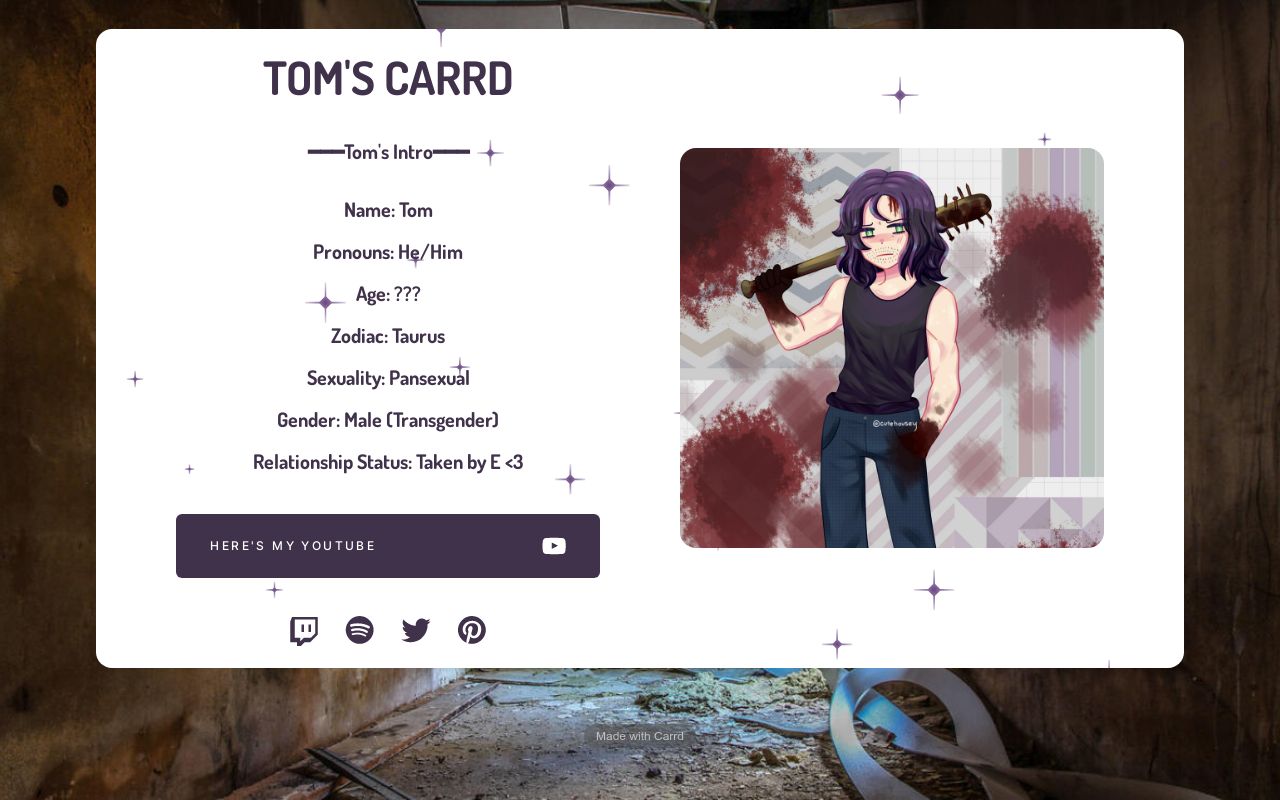Open the Spotify icon
The image size is (1280, 800).
click(x=360, y=630)
